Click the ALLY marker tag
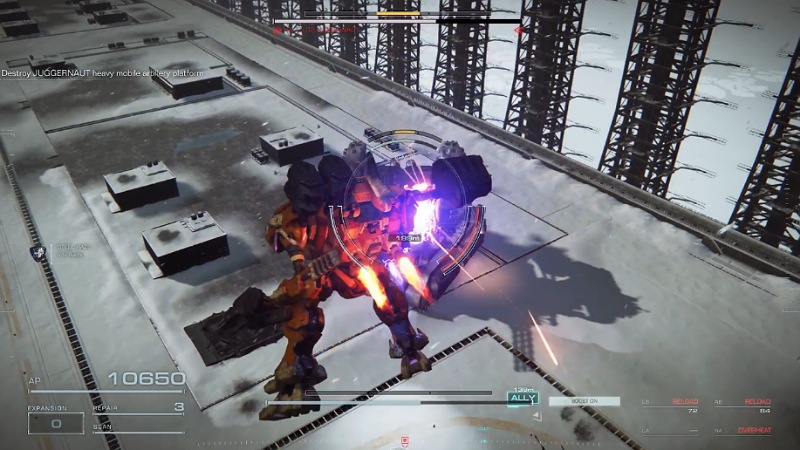Screen dimensions: 800x450 pyautogui.click(x=522, y=398)
